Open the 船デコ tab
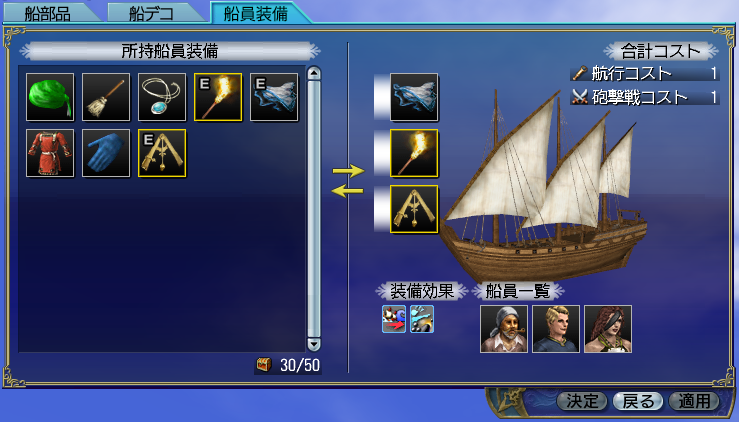This screenshot has width=739, height=422. click(151, 13)
